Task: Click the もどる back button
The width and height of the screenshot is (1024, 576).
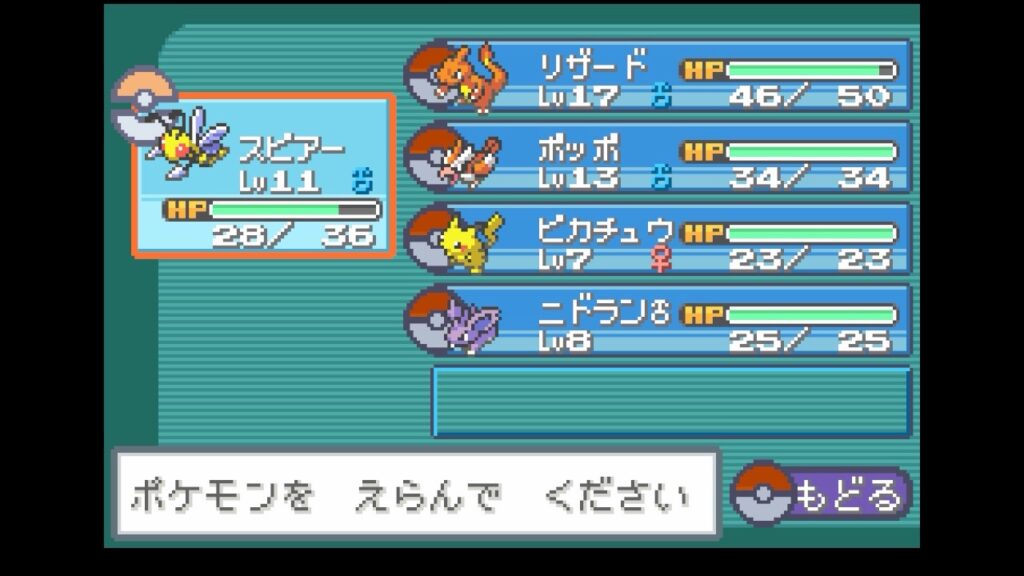Action: [822, 494]
